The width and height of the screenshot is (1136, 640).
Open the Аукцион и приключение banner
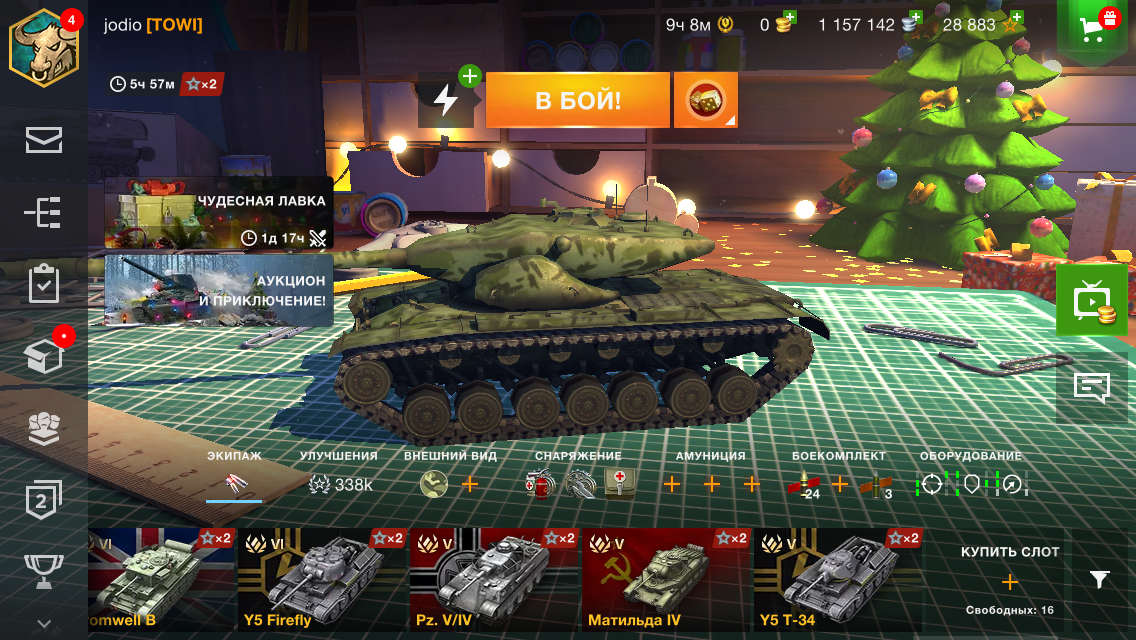219,290
